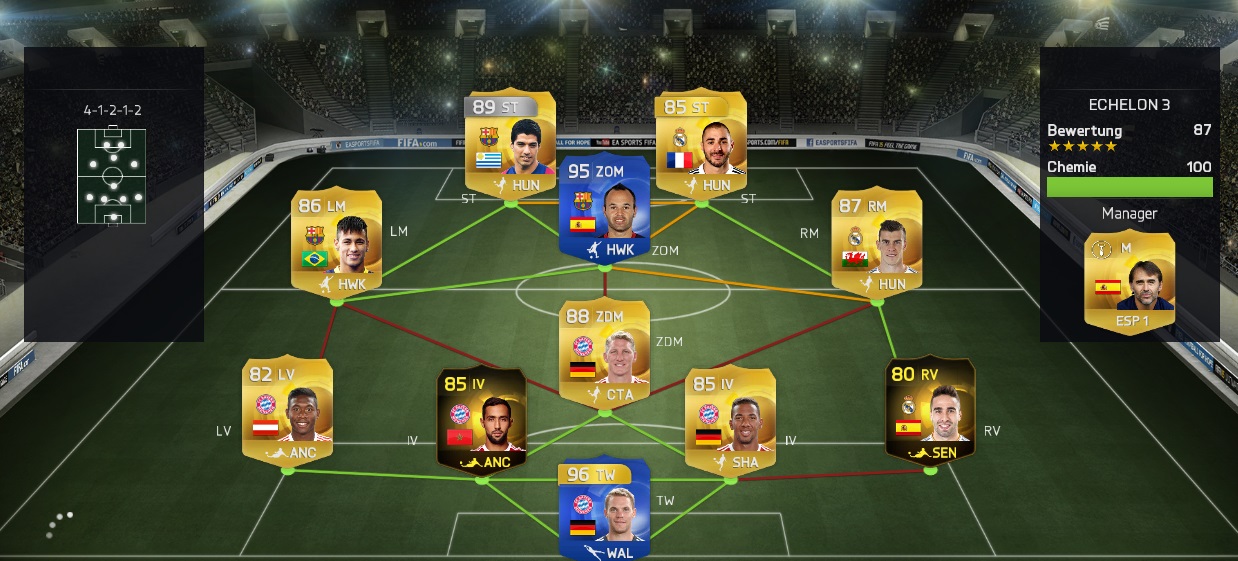Select the gold 85 IV card with SHA style

(730, 418)
